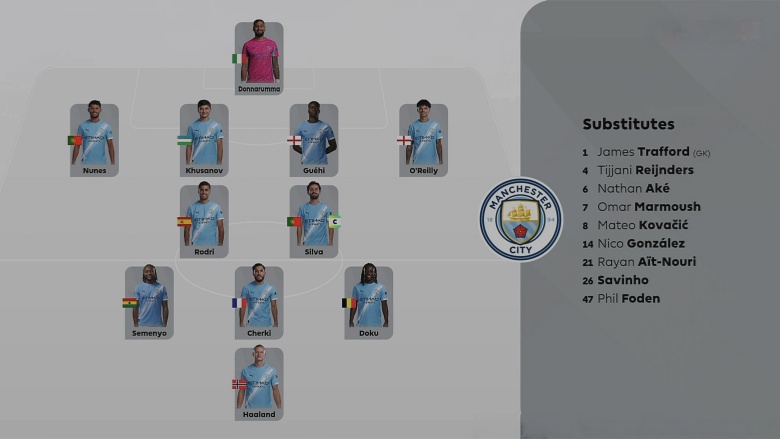780x439 pixels.
Task: Select striker Haaland's card
Action: coord(259,382)
